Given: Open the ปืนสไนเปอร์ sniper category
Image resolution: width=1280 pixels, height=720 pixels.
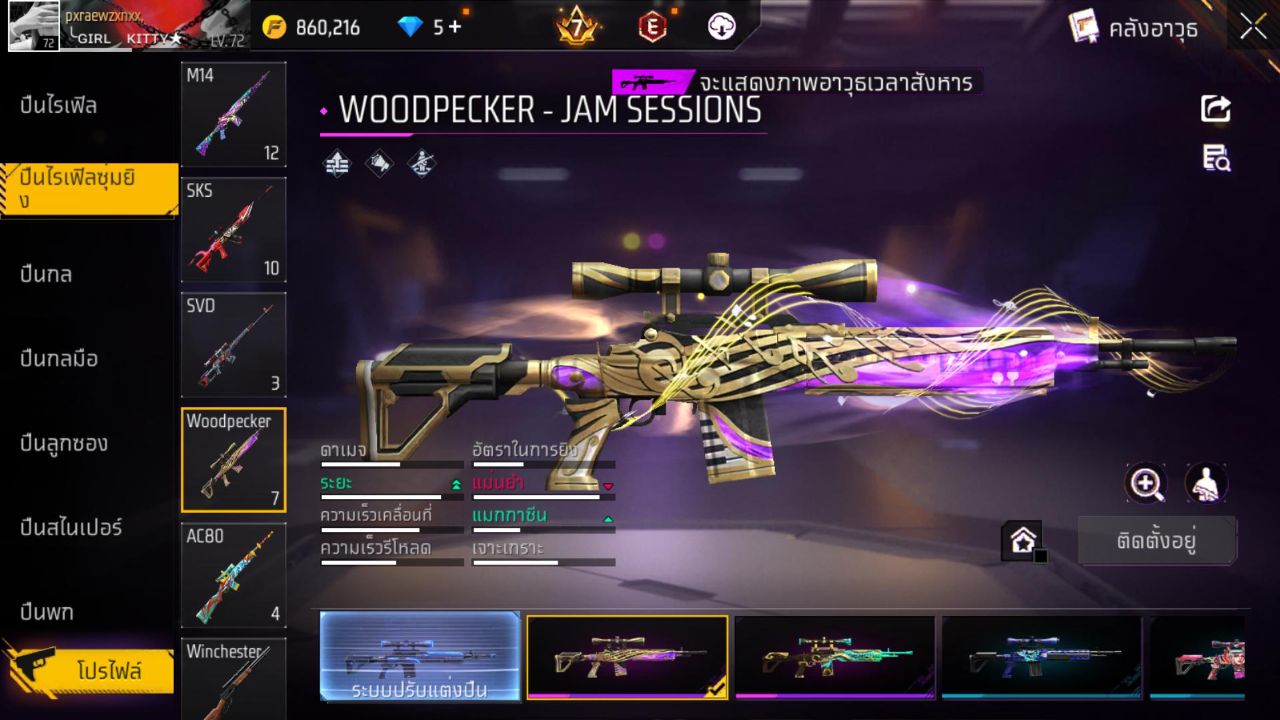Looking at the screenshot, I should pyautogui.click(x=64, y=528).
